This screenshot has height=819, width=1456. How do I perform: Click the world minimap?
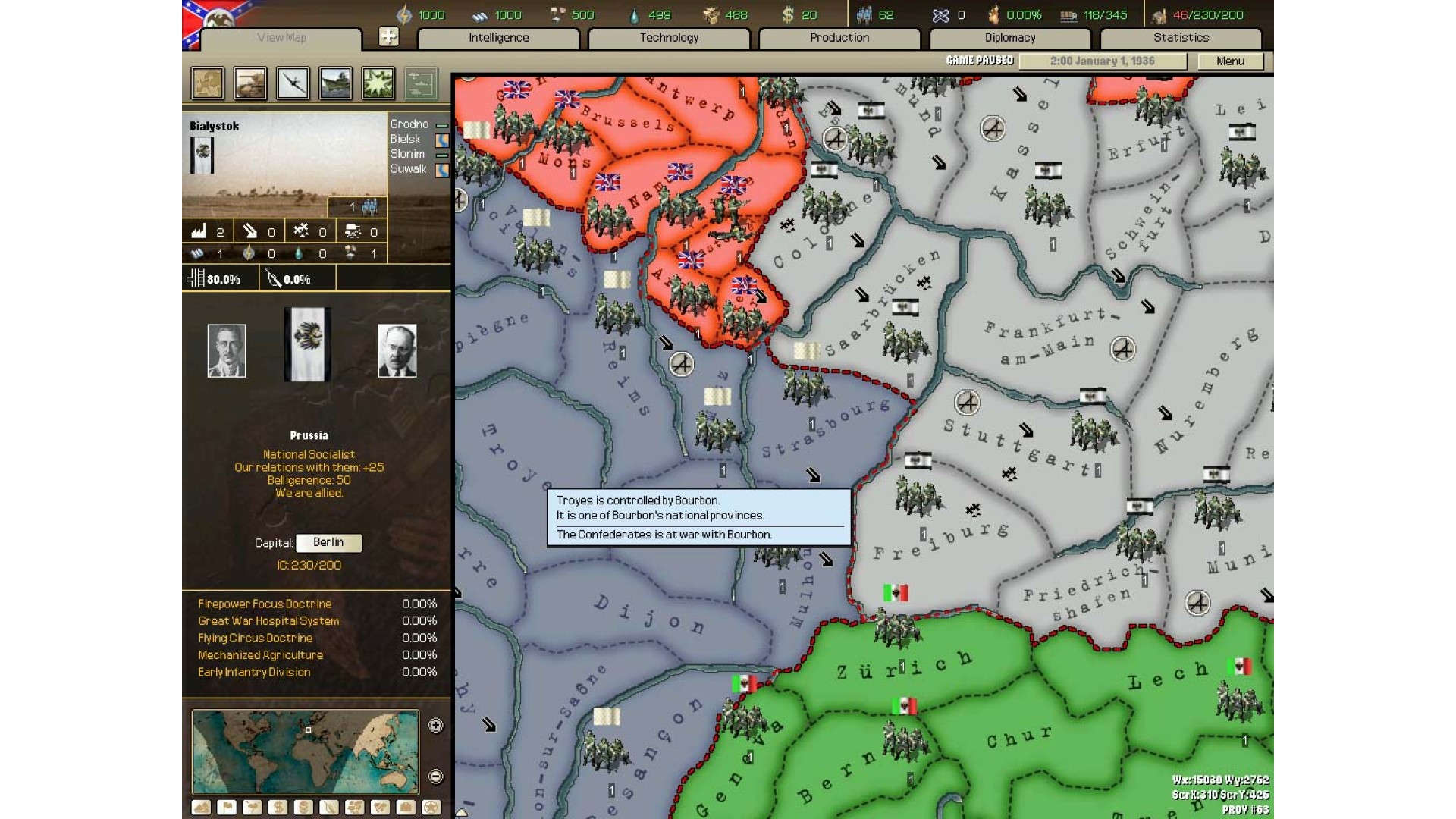tap(305, 752)
